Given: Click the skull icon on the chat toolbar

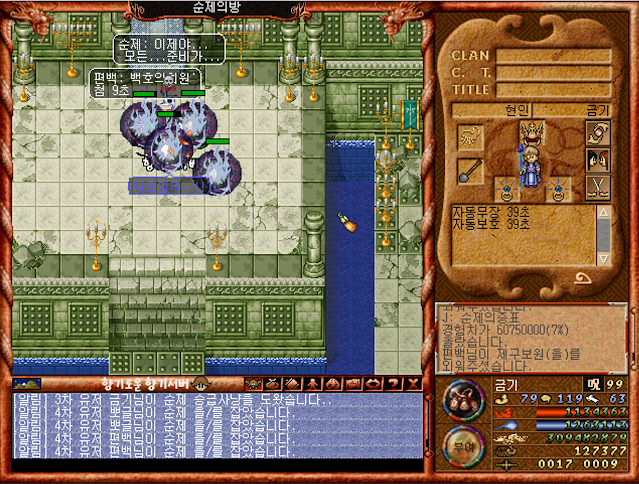Looking at the screenshot, I should point(255,383).
